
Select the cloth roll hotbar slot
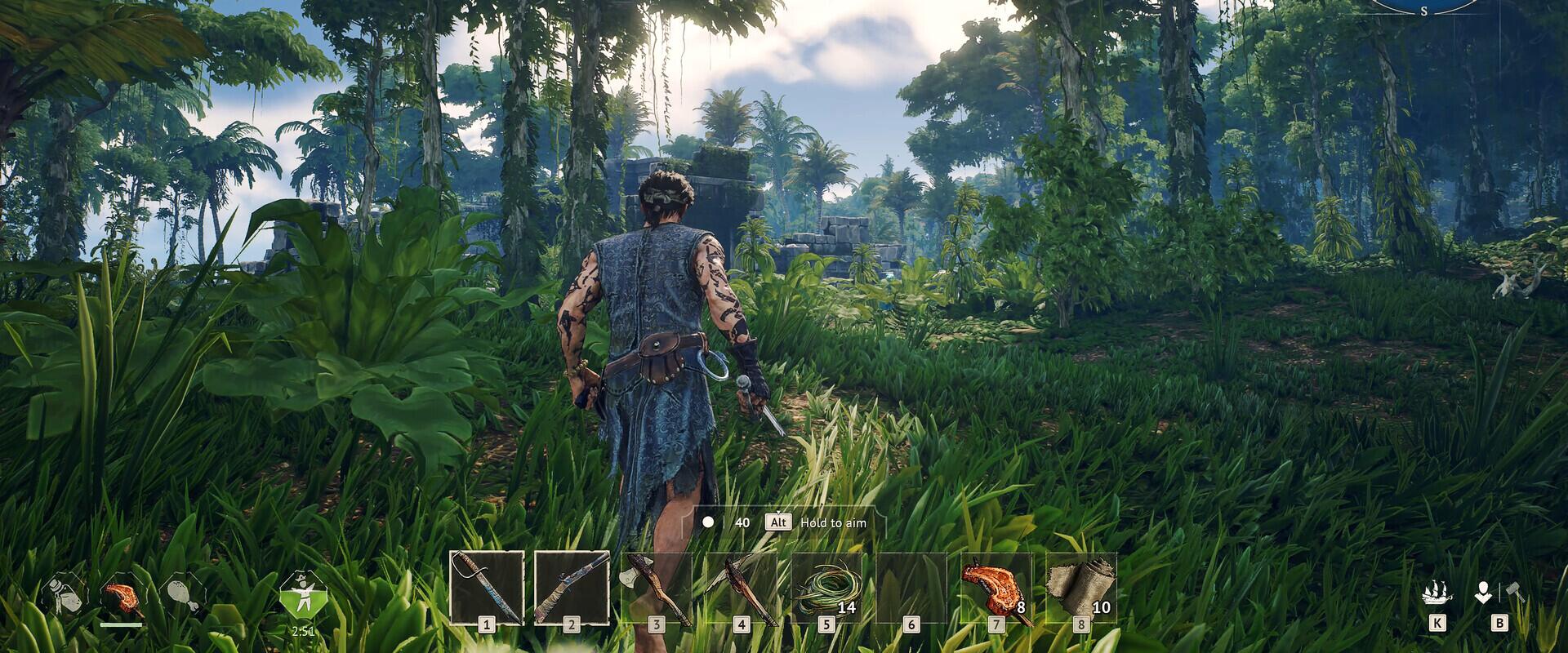pyautogui.click(x=1081, y=587)
